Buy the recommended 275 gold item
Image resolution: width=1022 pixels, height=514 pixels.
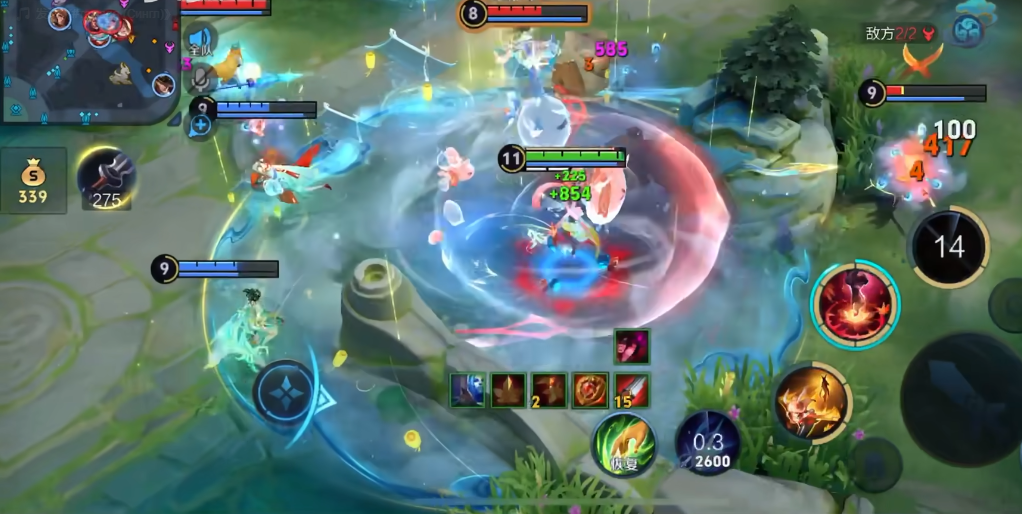click(x=106, y=178)
